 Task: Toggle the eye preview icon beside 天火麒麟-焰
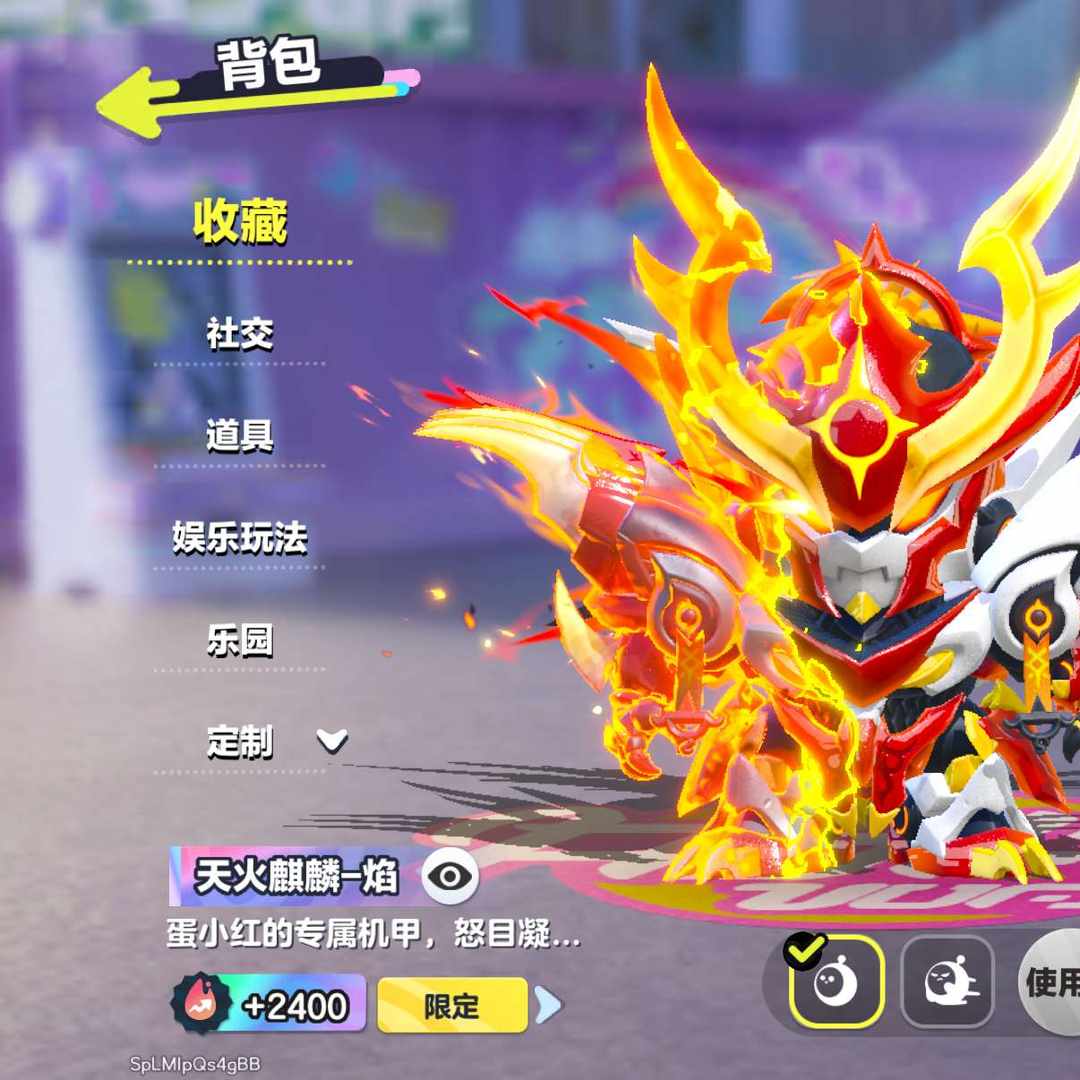[450, 877]
